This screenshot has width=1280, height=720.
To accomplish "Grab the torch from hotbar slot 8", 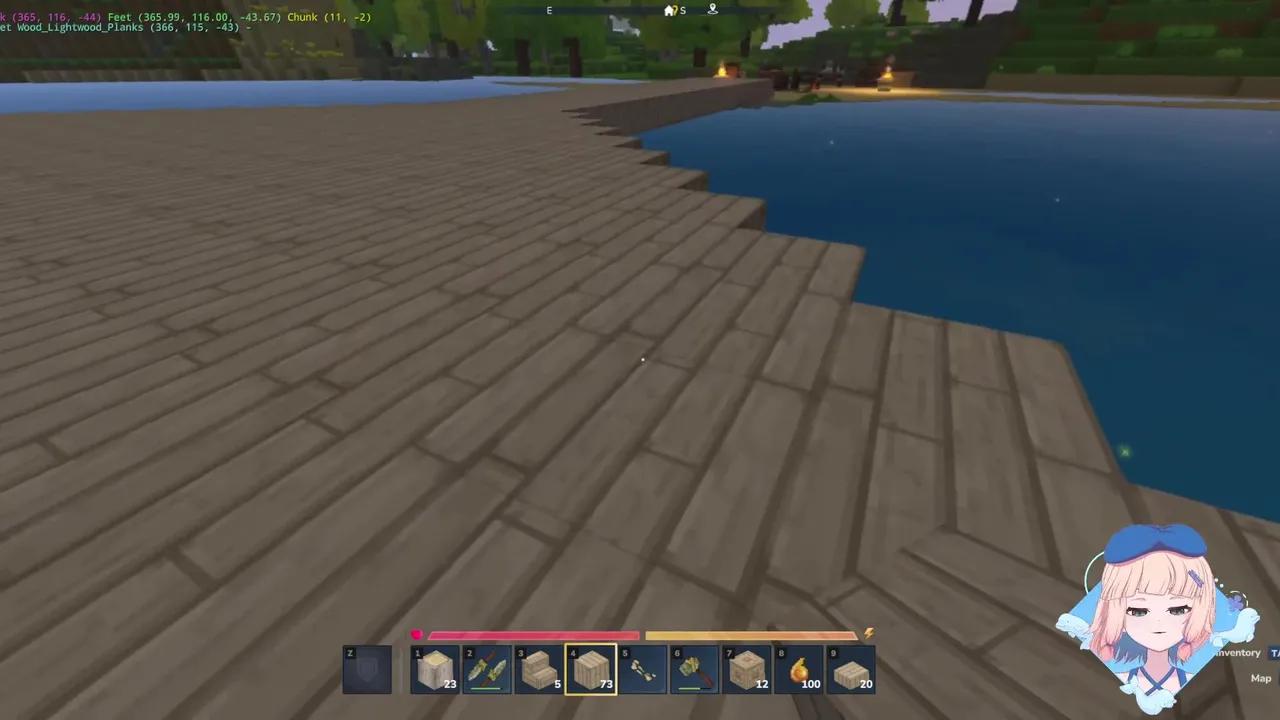I will (799, 668).
